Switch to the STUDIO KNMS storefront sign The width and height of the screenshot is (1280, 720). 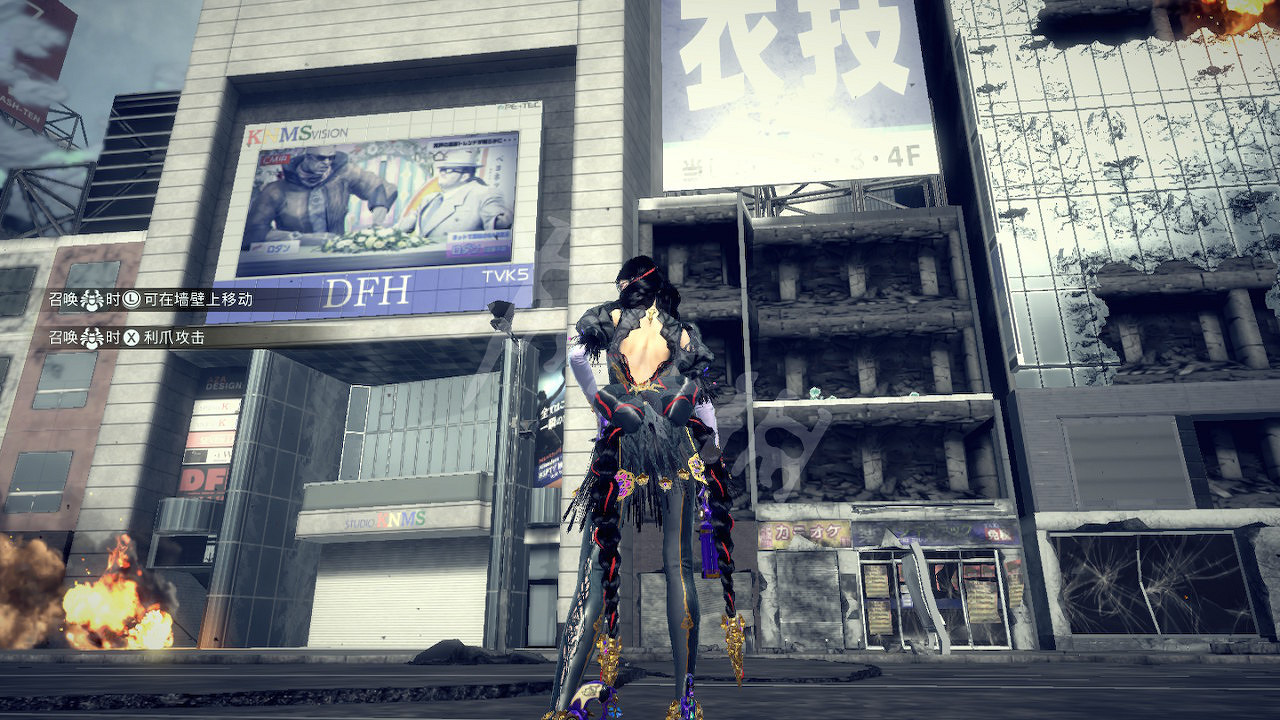point(385,517)
